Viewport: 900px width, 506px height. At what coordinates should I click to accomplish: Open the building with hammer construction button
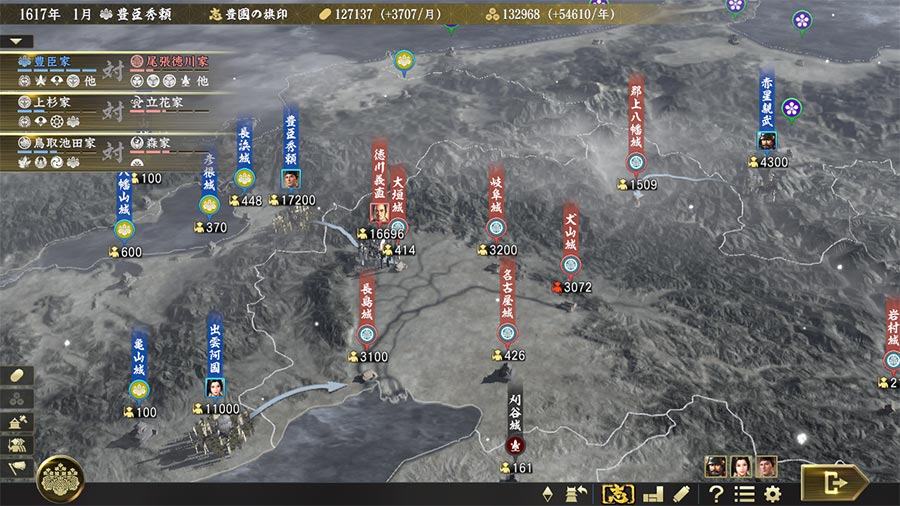click(18, 421)
